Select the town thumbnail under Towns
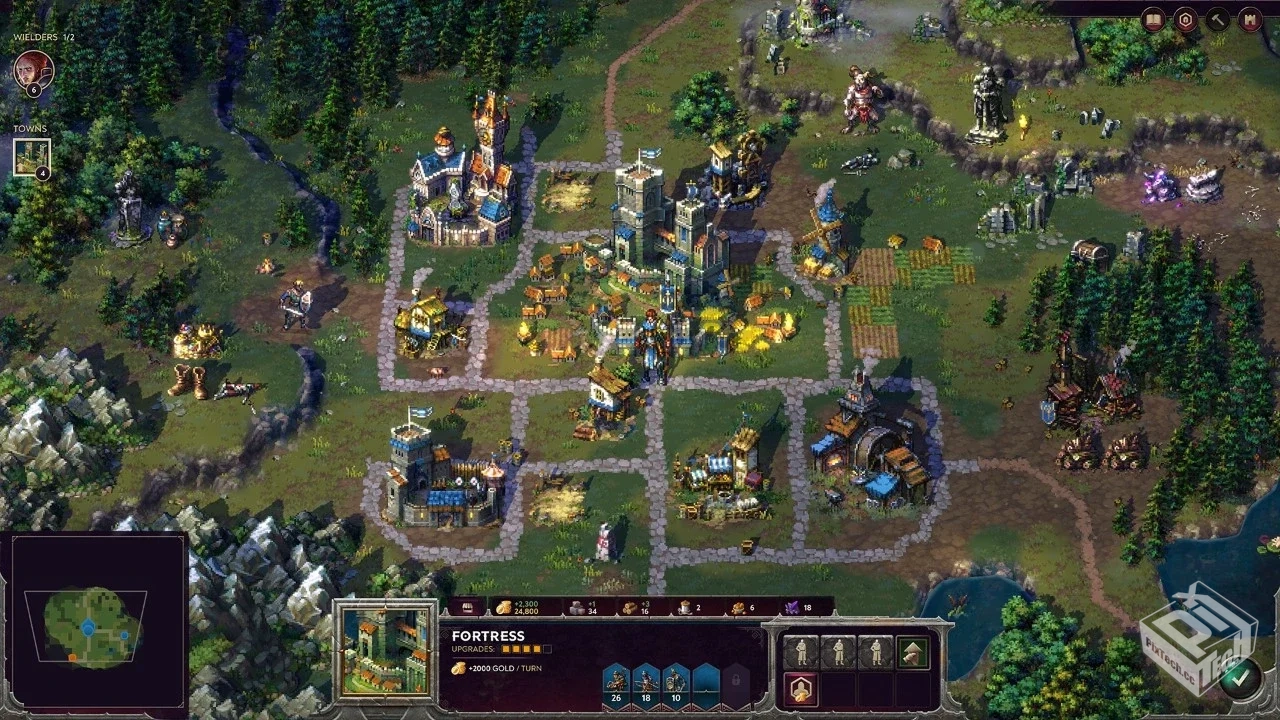This screenshot has width=1280, height=720. coord(31,156)
